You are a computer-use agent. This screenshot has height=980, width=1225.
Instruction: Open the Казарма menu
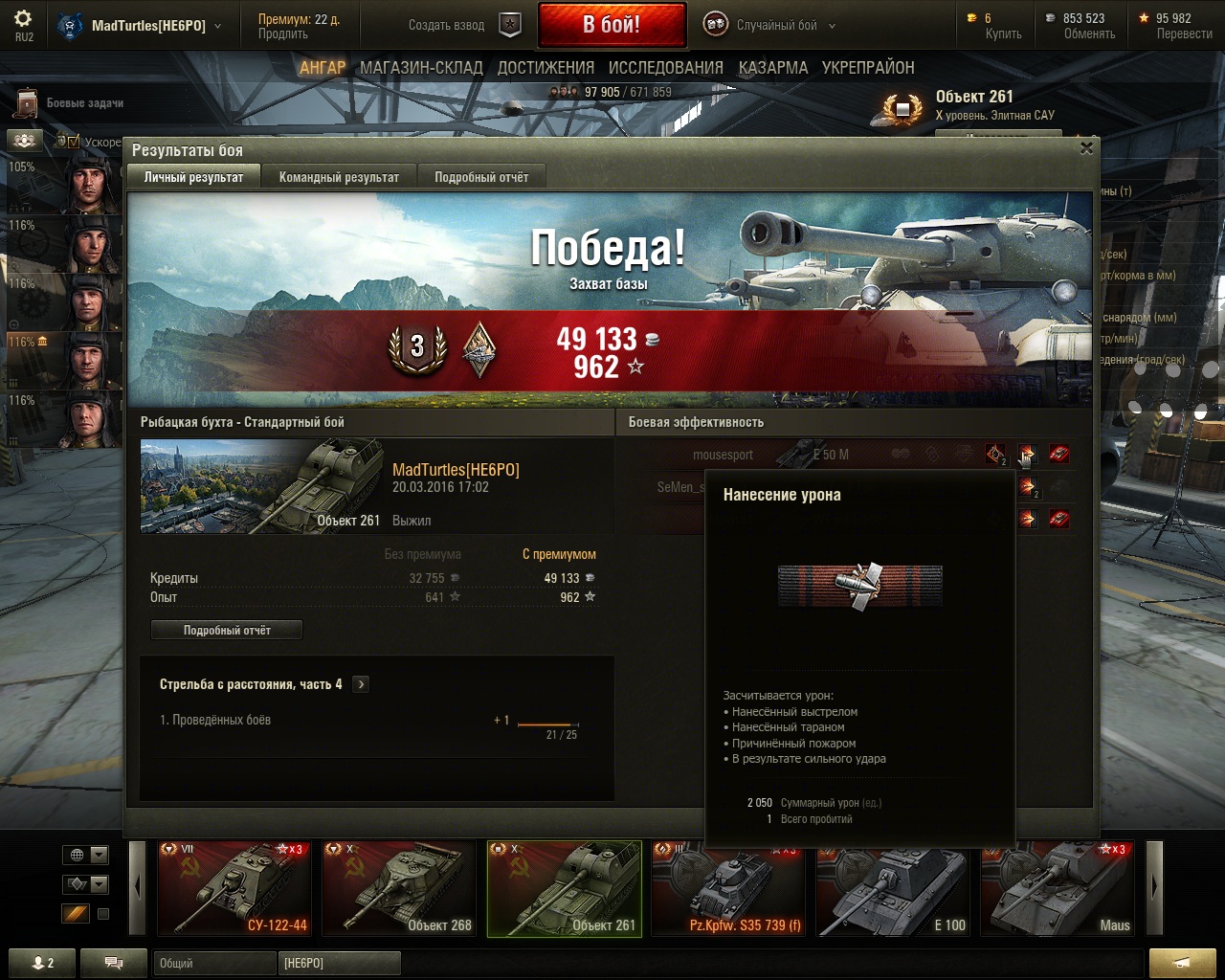[773, 68]
